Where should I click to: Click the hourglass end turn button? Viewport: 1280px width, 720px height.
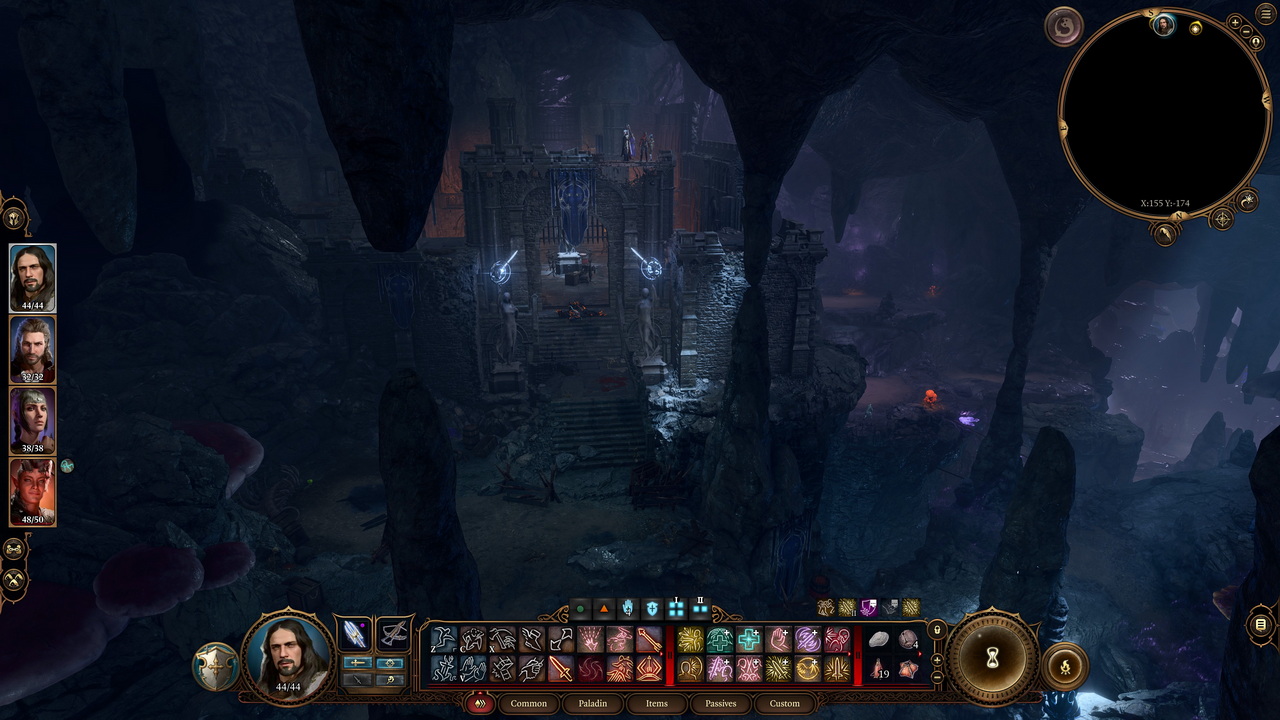tap(993, 658)
